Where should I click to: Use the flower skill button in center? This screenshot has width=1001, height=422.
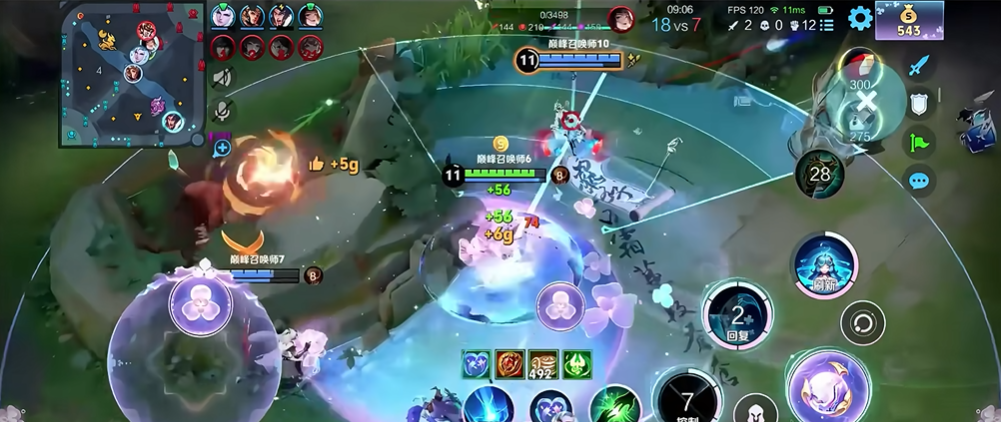560,307
